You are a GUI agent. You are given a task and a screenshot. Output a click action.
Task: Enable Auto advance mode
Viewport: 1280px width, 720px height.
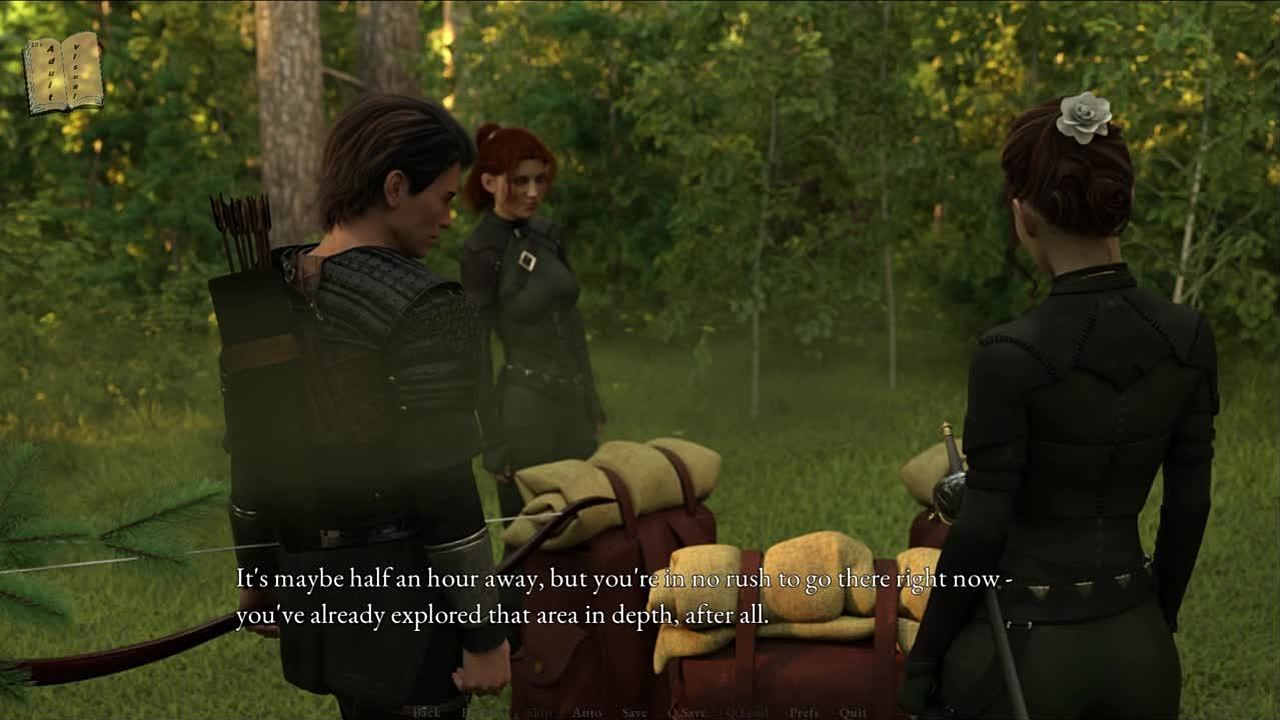pos(587,712)
